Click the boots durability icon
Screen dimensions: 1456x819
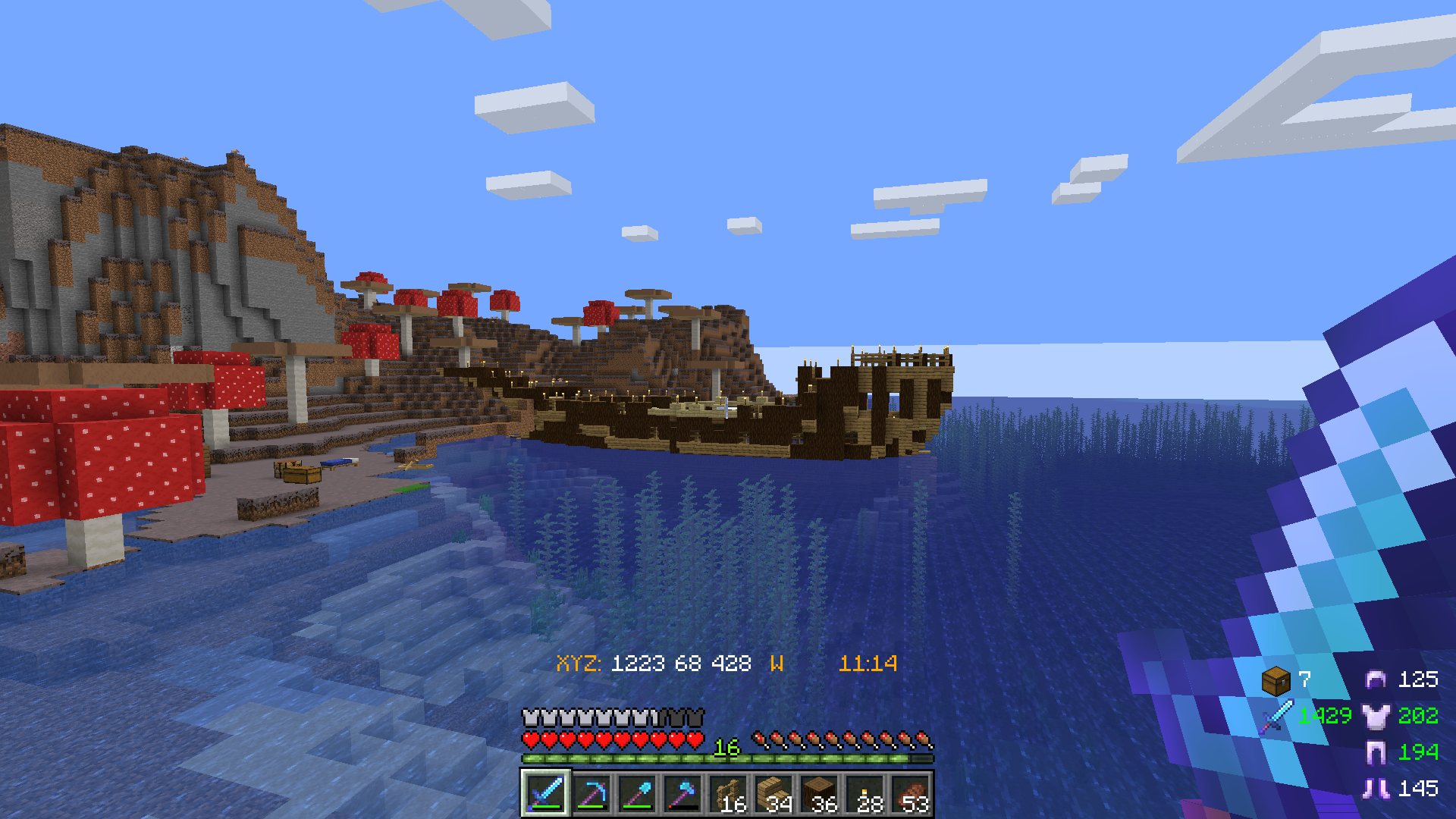(x=1376, y=789)
